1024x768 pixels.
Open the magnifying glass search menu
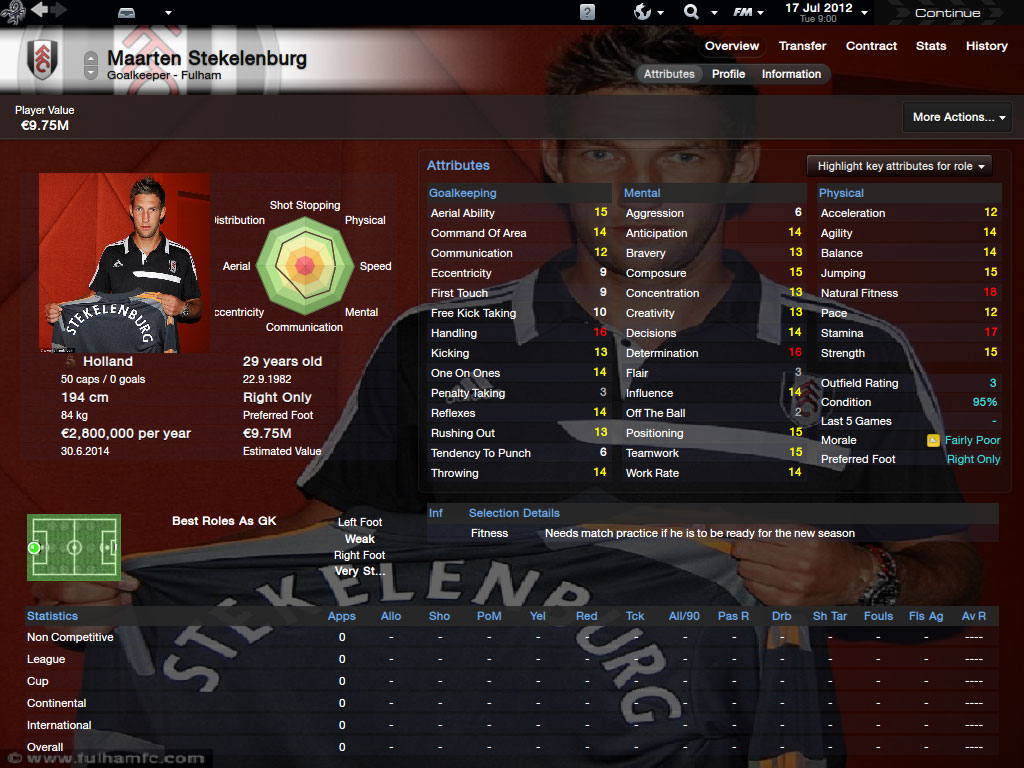tap(692, 12)
